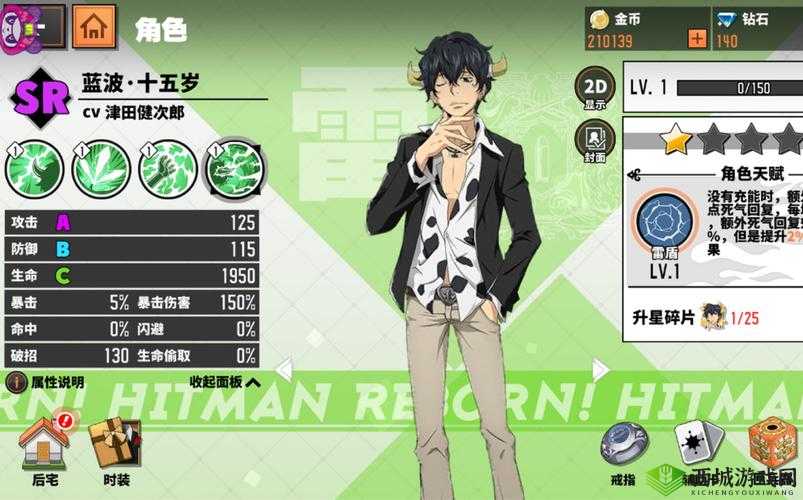Open the orange ornate box menu

point(771,441)
